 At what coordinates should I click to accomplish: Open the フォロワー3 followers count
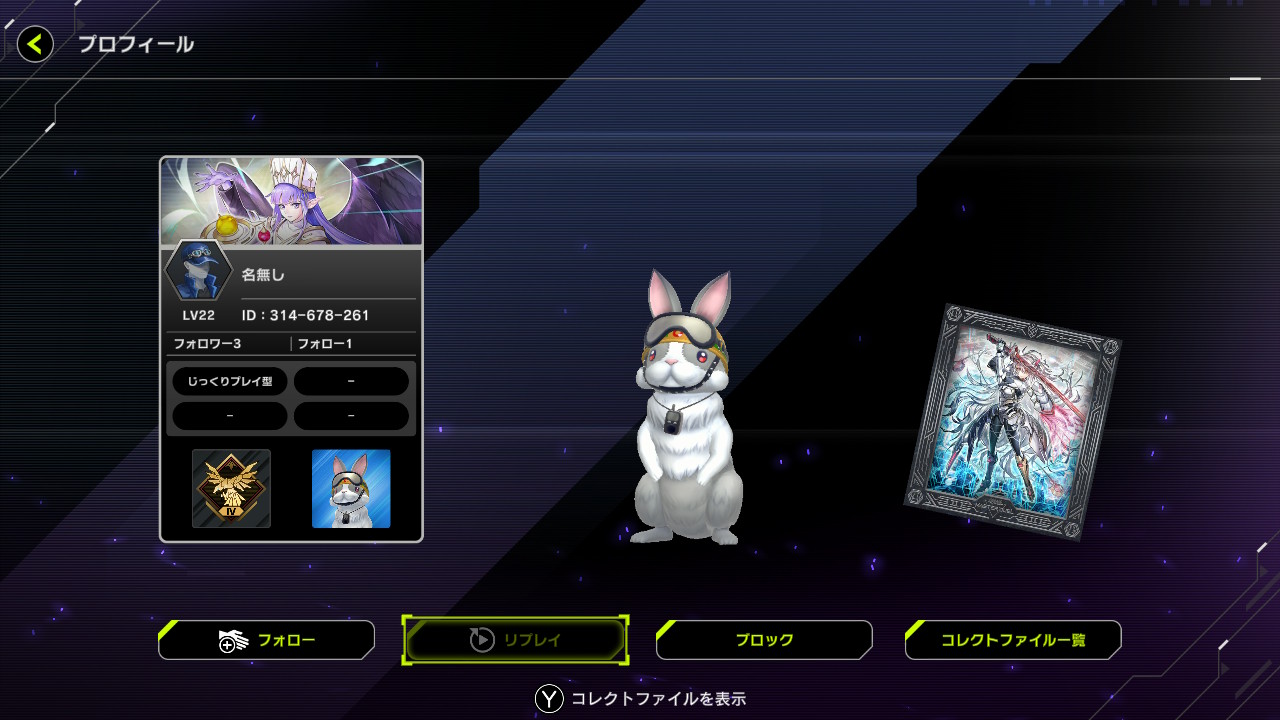coord(208,344)
